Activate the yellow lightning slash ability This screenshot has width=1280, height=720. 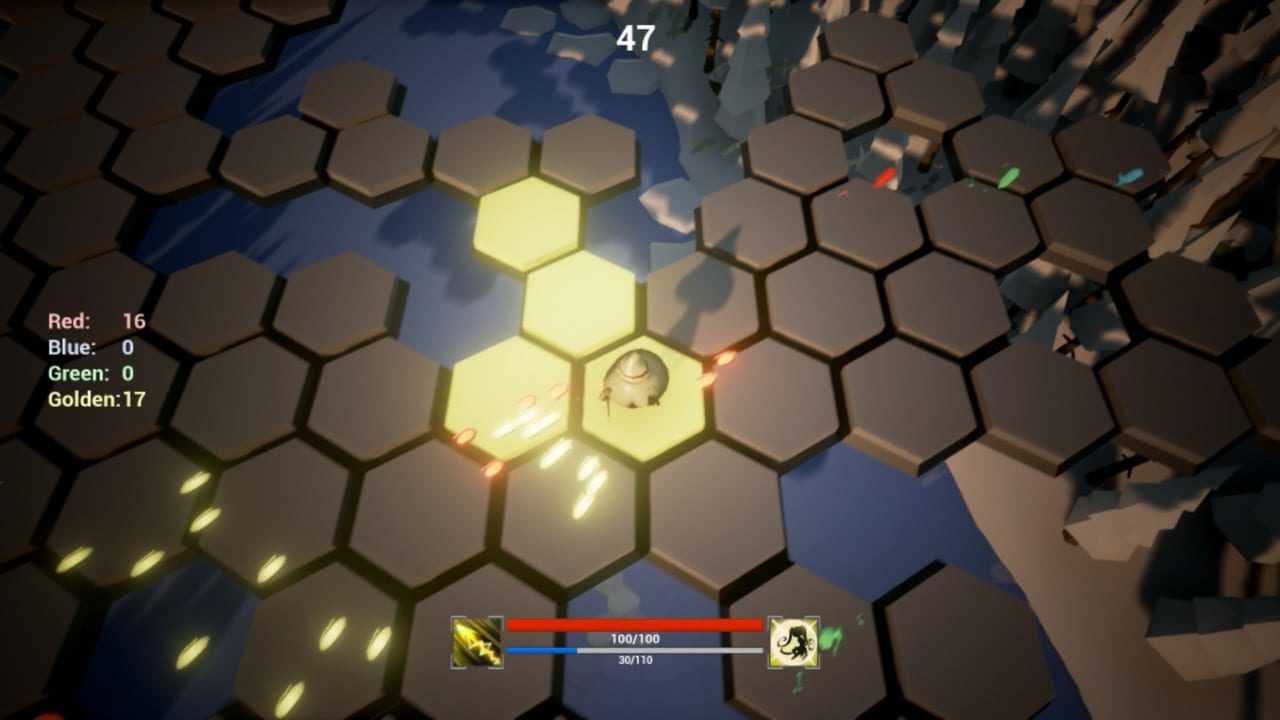(477, 642)
